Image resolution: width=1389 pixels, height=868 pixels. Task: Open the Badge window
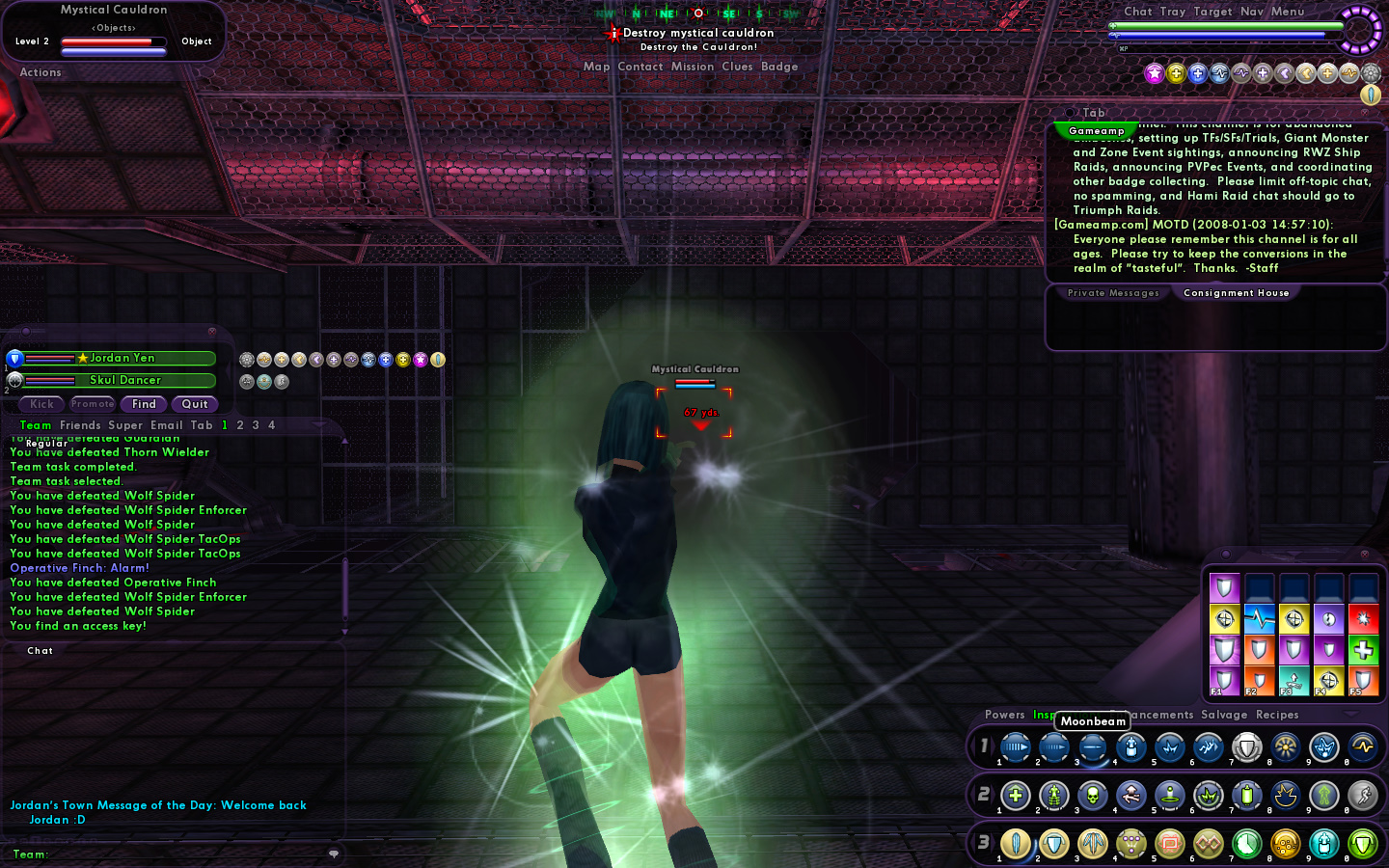(779, 67)
